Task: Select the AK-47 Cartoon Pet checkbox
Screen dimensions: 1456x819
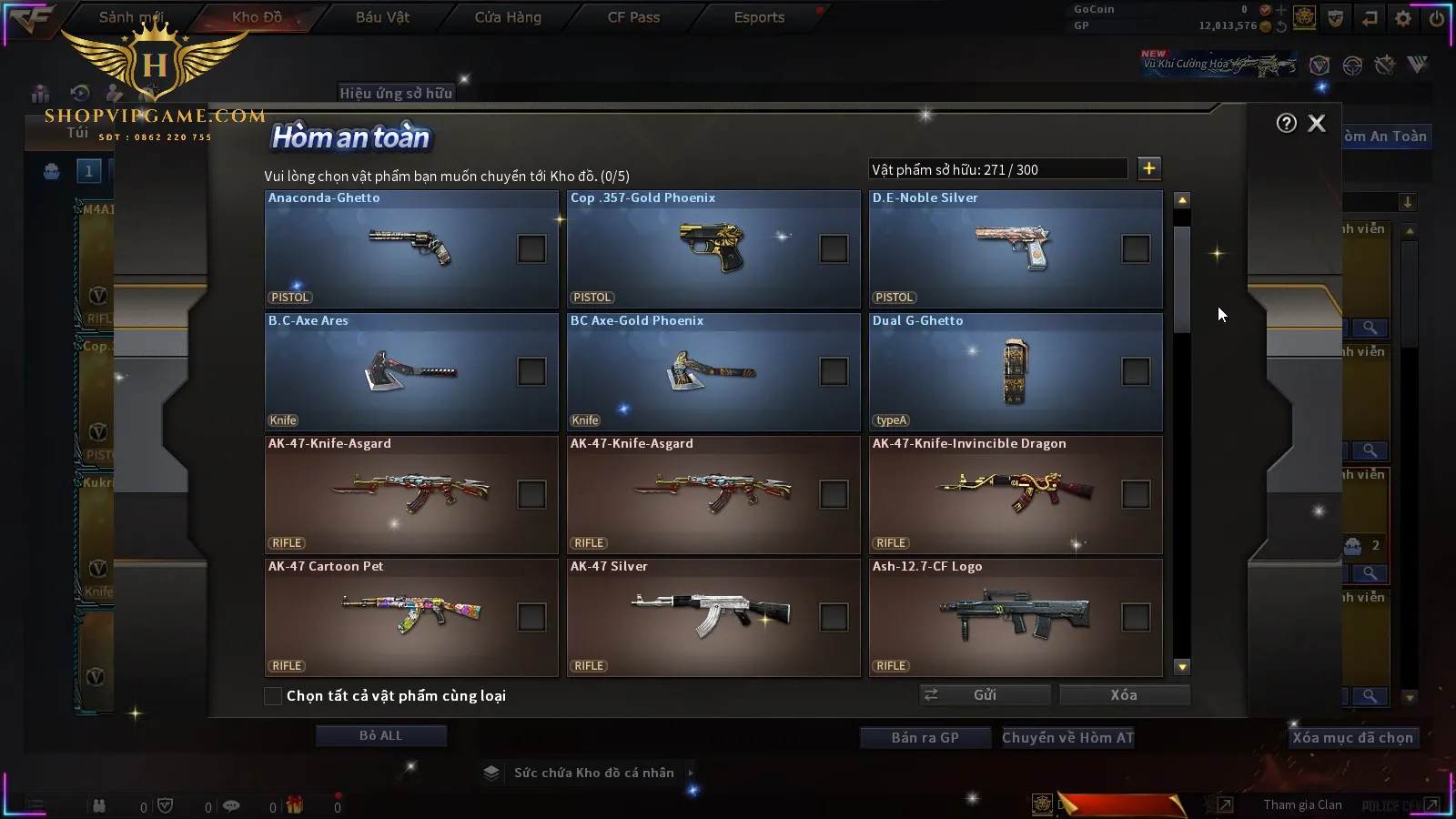Action: (x=531, y=617)
